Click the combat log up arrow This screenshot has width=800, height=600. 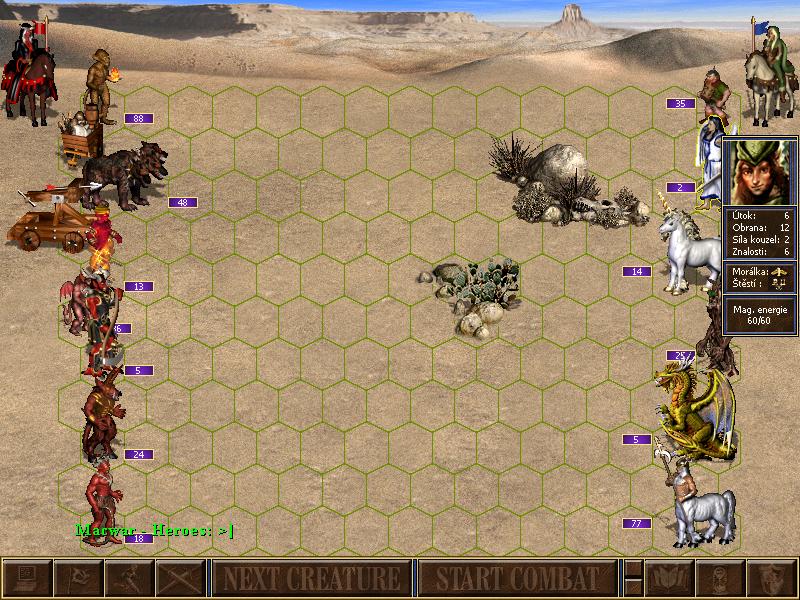(x=632, y=569)
